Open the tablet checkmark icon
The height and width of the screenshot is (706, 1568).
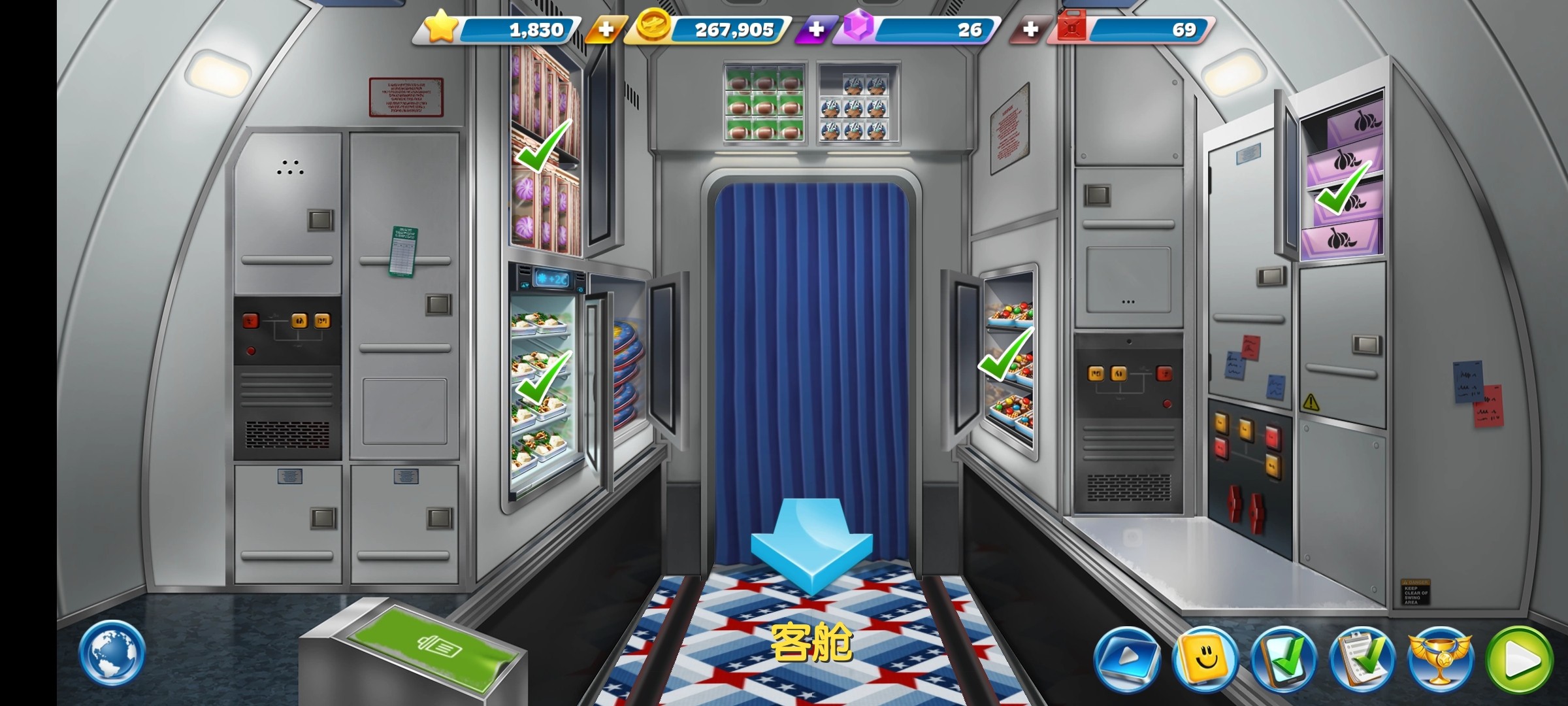[x=1283, y=659]
